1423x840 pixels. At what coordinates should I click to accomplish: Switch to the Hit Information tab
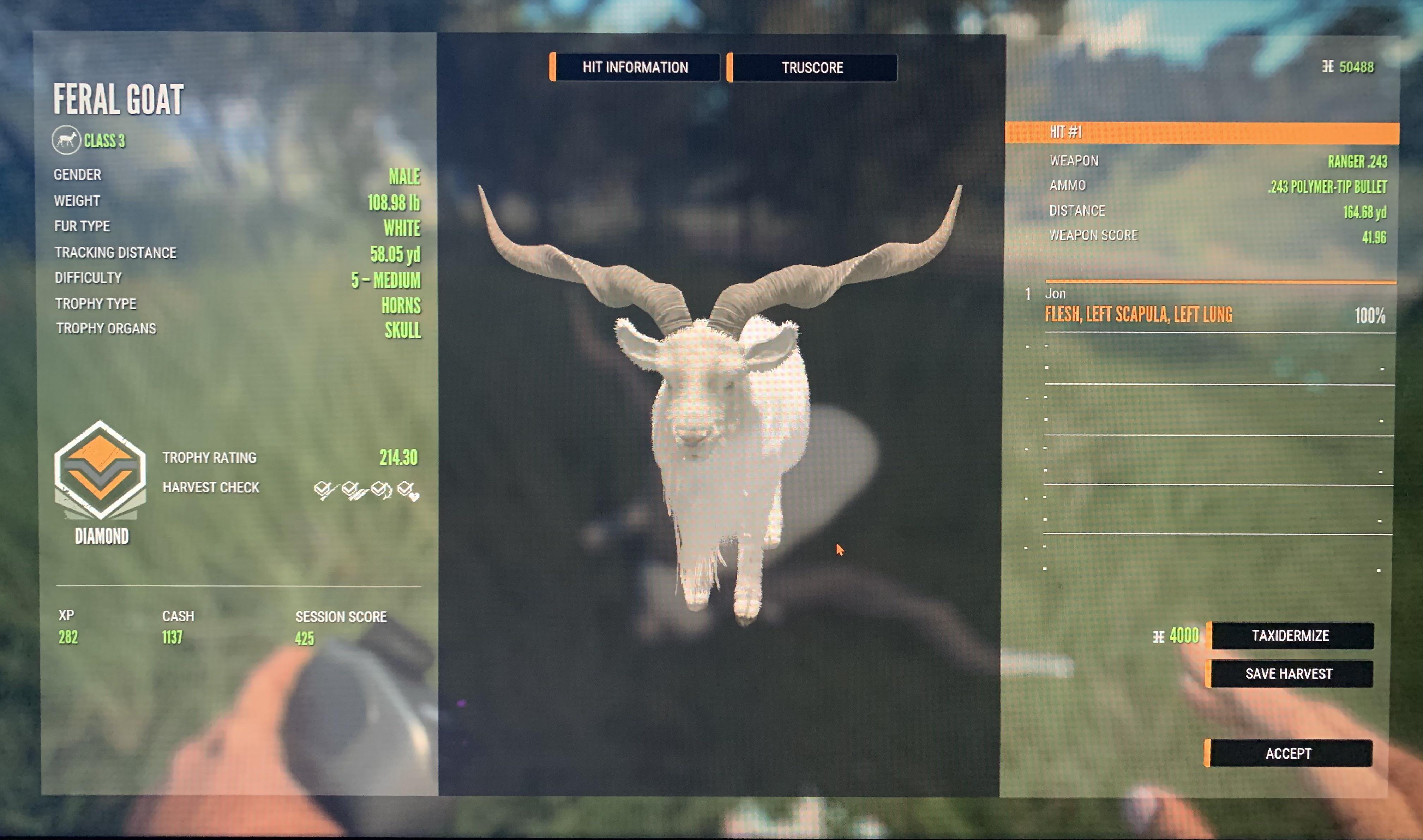(635, 67)
